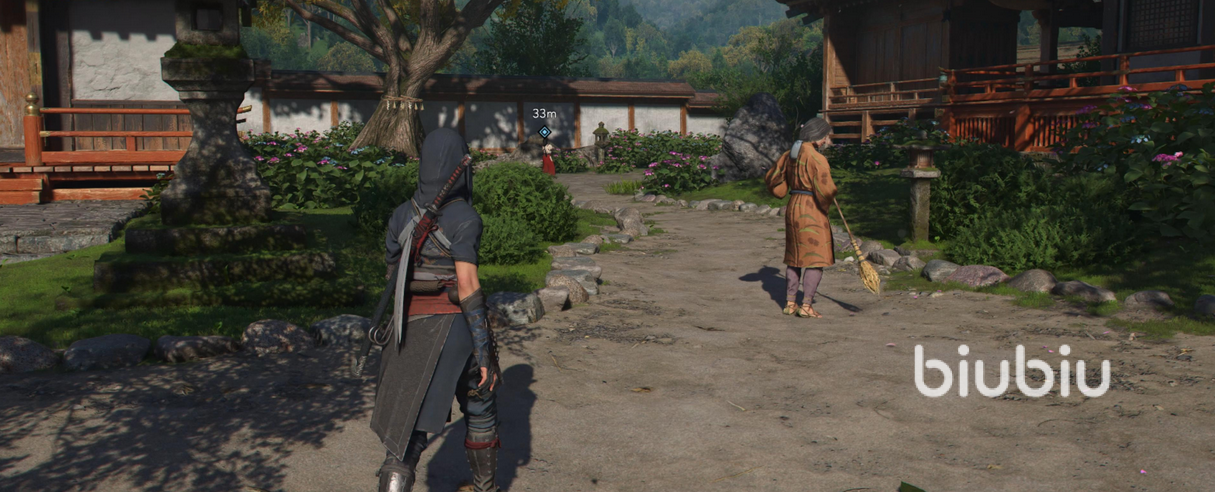Select the diamond objective marker showing 33m
The image size is (1215, 492).
[x=544, y=131]
